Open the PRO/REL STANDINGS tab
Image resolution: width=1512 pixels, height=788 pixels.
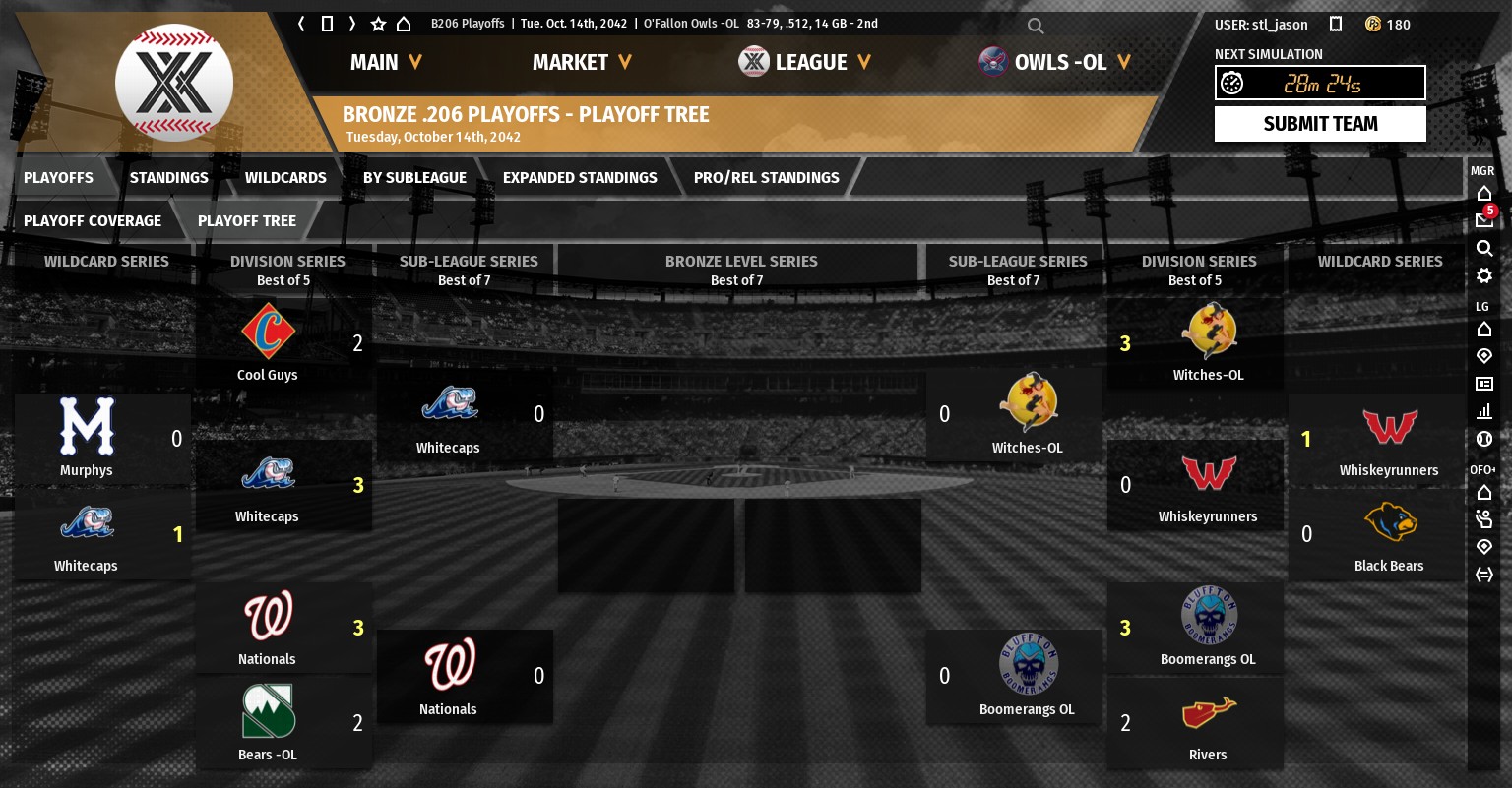pyautogui.click(x=766, y=178)
